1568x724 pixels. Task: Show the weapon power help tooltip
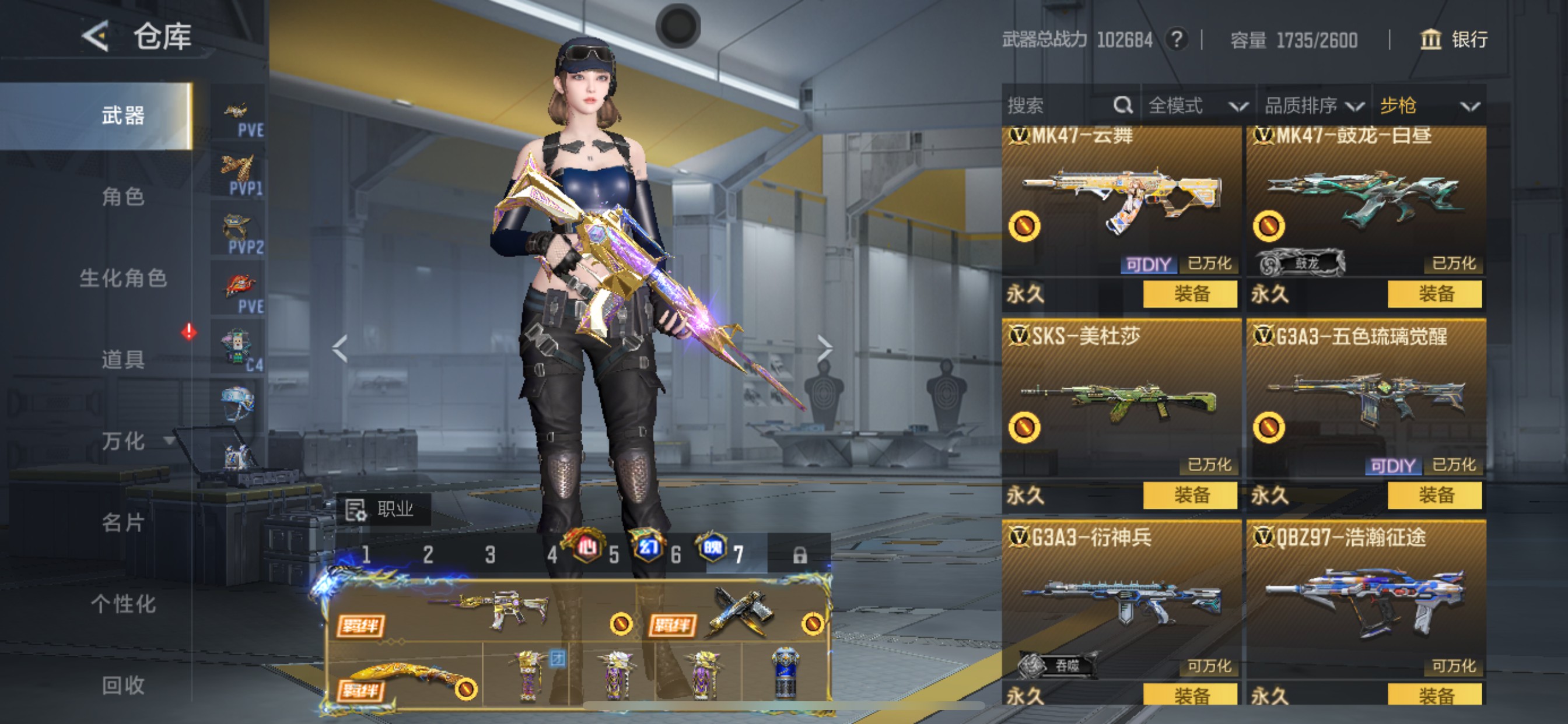(1177, 40)
